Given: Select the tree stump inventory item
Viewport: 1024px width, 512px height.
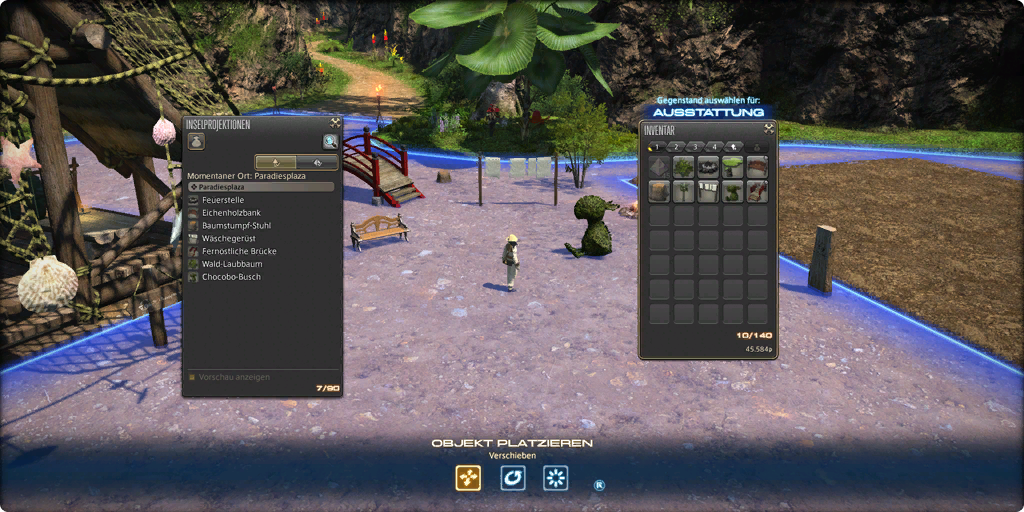Looking at the screenshot, I should (659, 191).
